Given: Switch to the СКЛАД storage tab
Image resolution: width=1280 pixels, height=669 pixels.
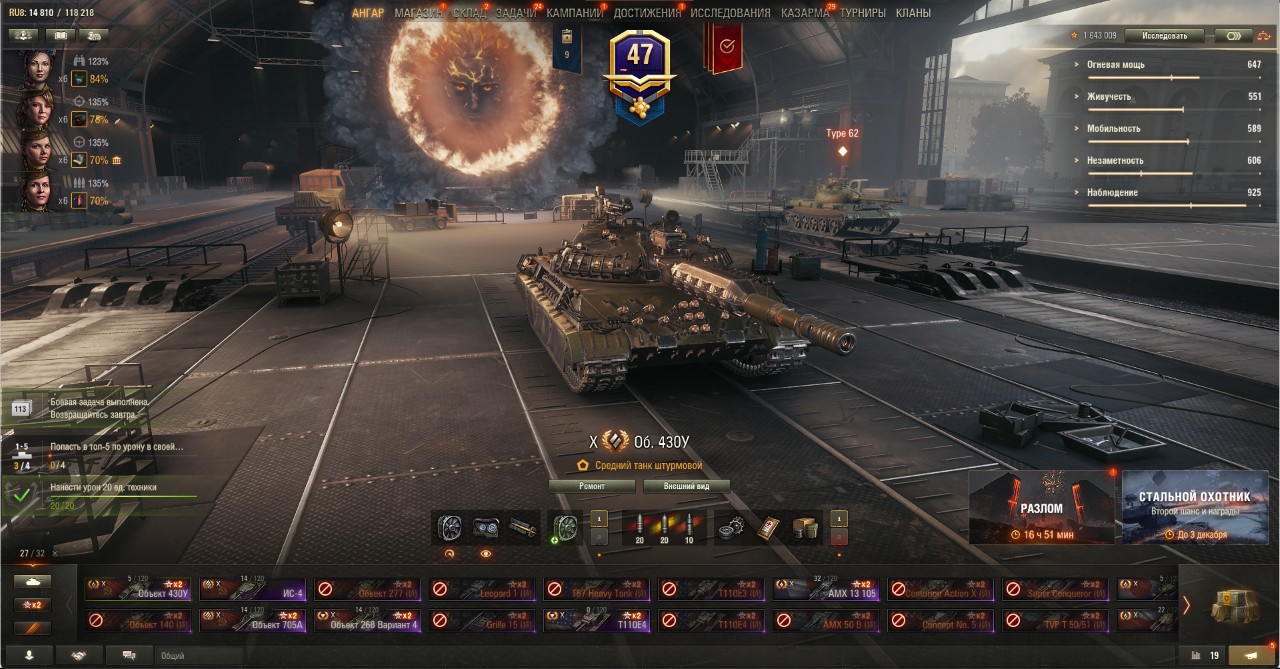Looking at the screenshot, I should pos(469,13).
